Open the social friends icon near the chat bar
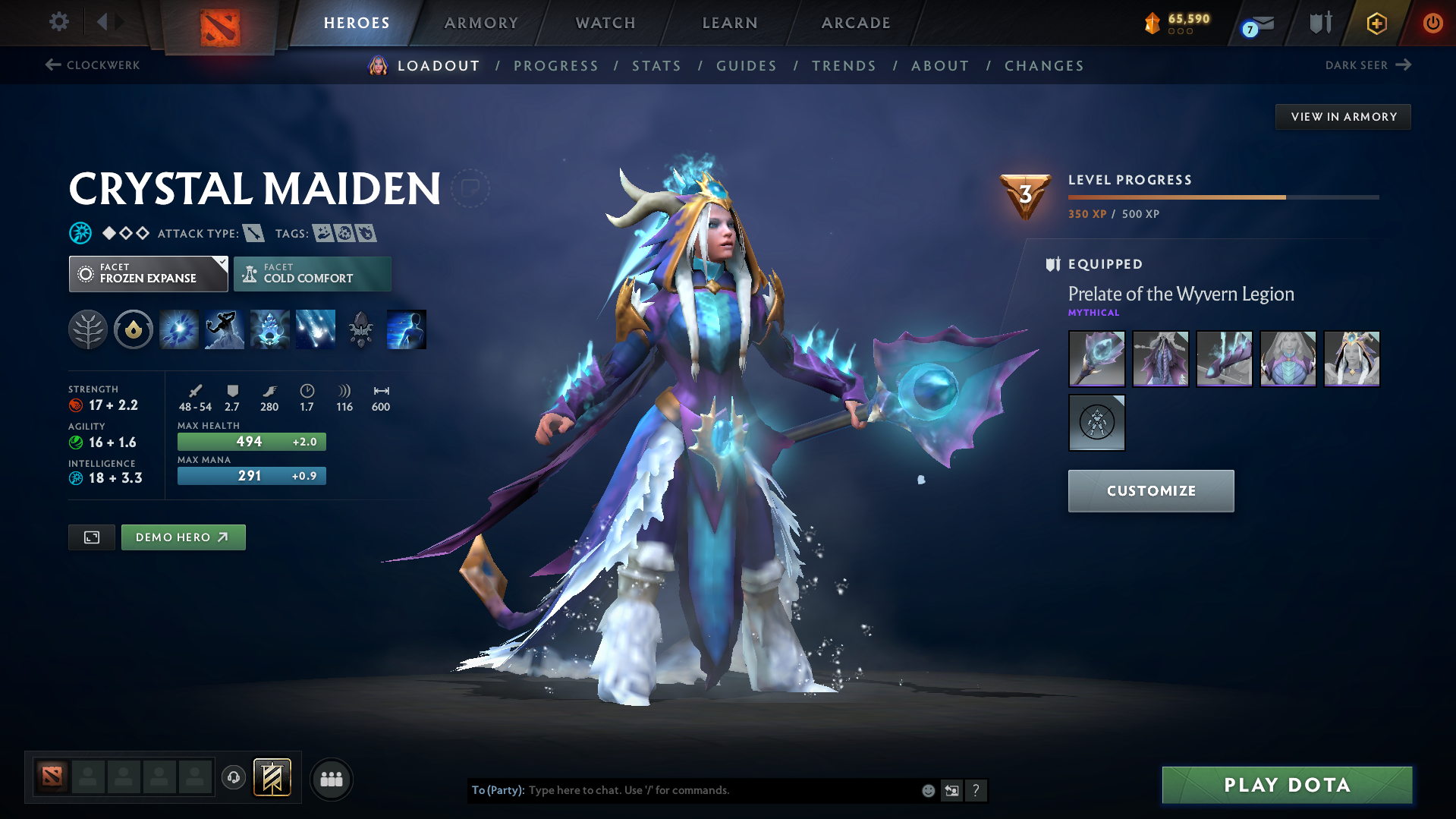1456x819 pixels. tap(331, 779)
